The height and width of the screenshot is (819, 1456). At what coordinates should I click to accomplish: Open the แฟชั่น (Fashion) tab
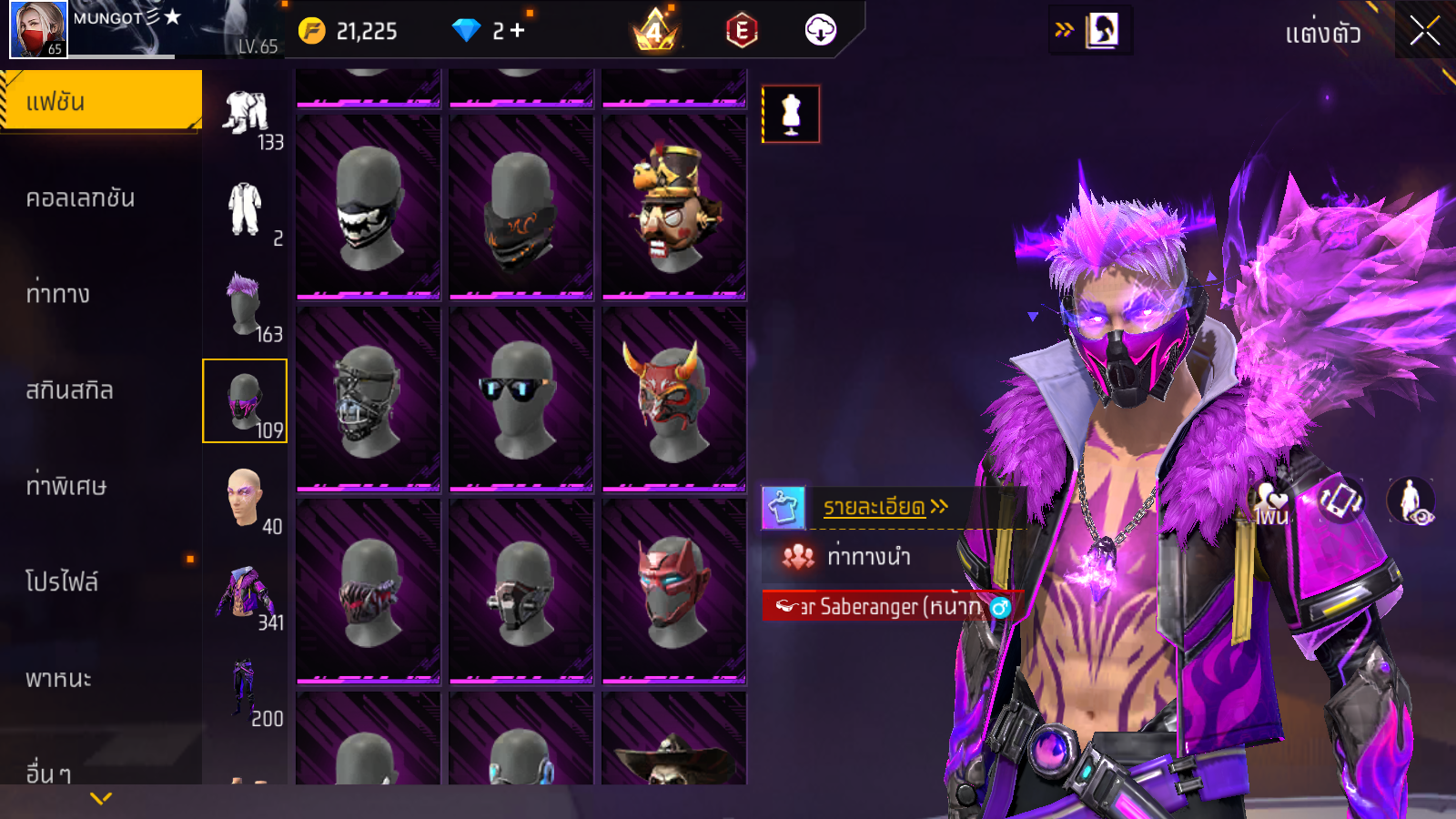pos(100,101)
